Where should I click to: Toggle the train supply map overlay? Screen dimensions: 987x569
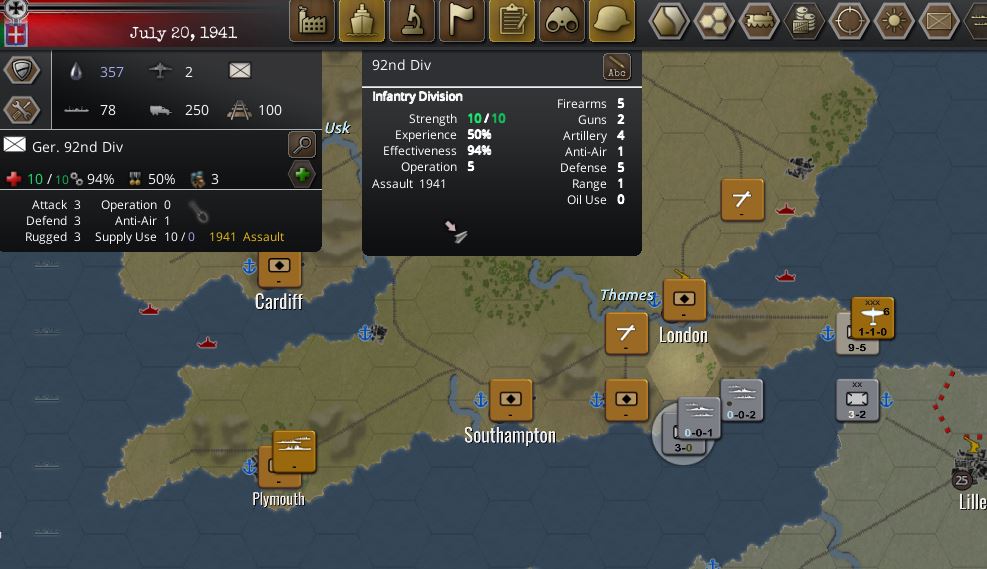pos(761,21)
